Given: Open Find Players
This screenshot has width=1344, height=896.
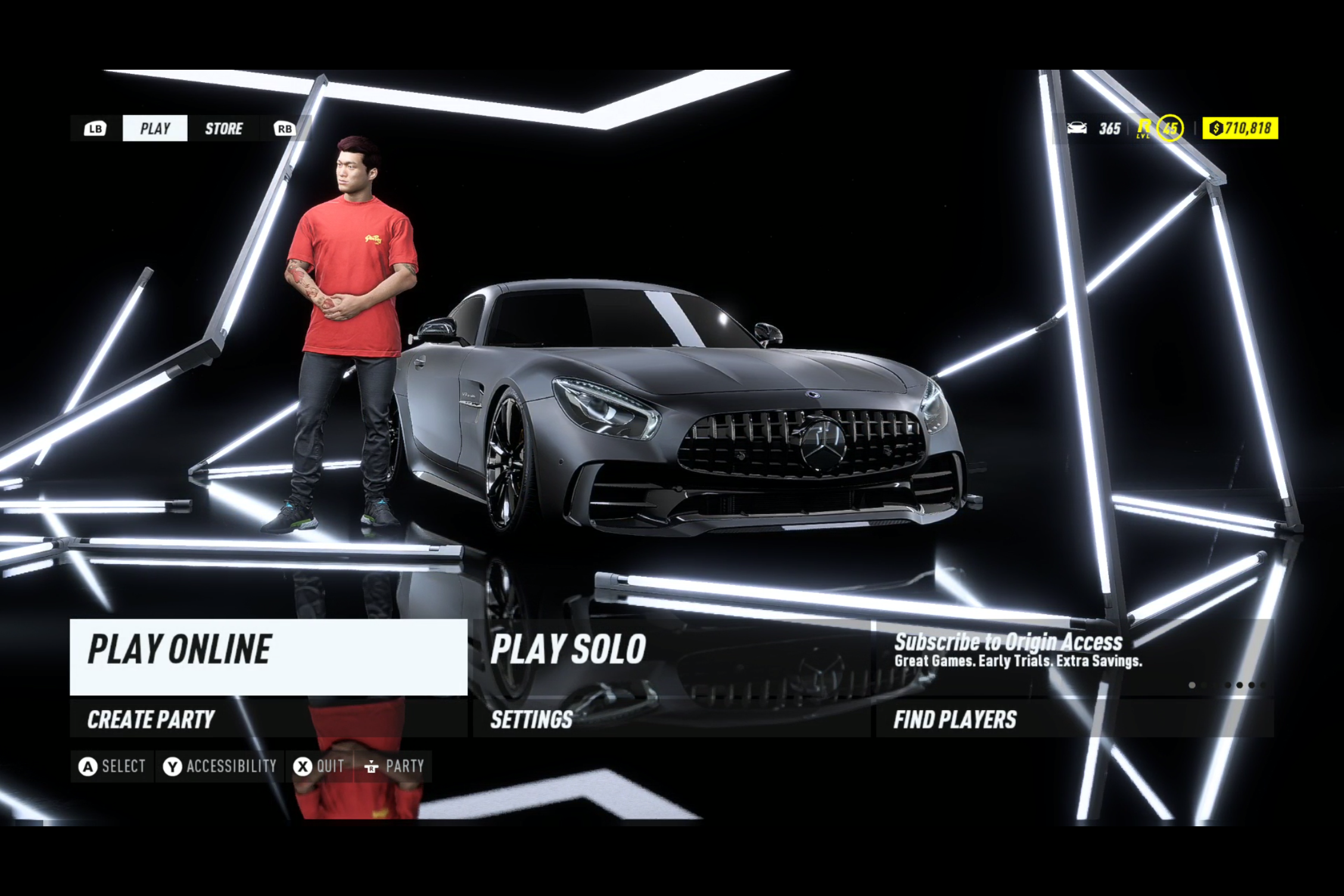Looking at the screenshot, I should pyautogui.click(x=1074, y=719).
